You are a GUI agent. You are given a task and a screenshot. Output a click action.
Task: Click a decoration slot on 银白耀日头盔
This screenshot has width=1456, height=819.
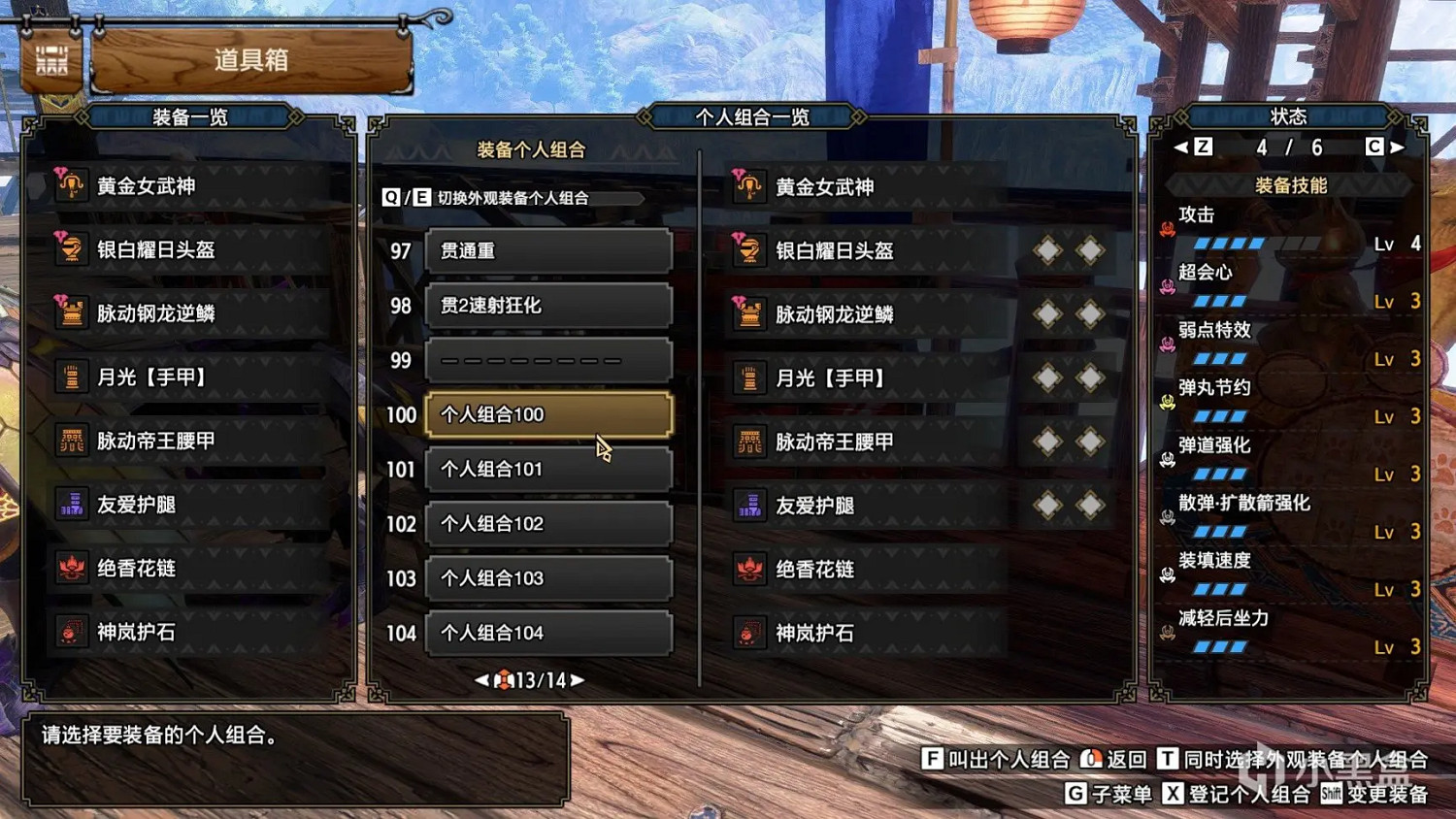(1046, 249)
